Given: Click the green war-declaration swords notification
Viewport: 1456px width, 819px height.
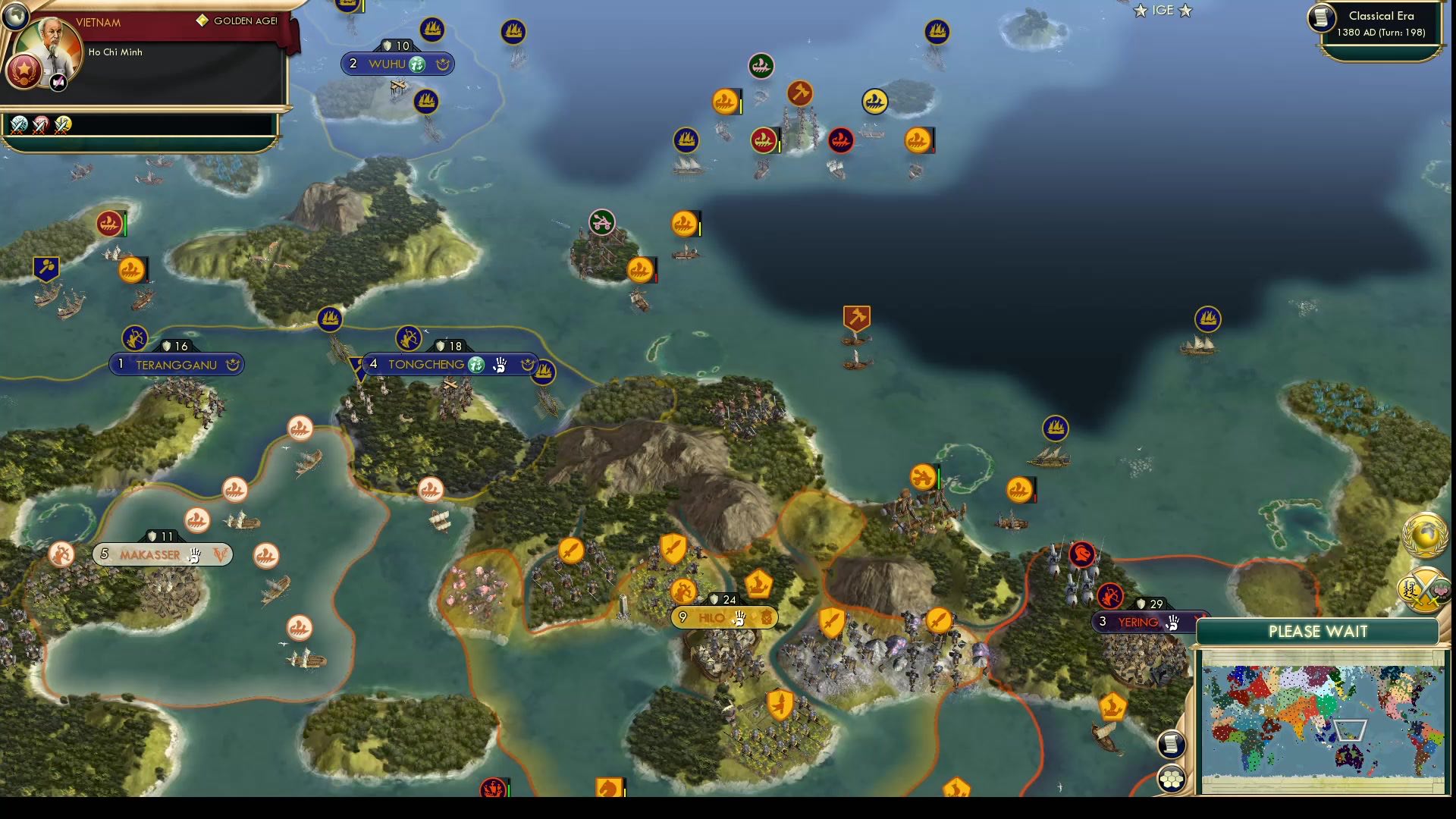Looking at the screenshot, I should [19, 125].
